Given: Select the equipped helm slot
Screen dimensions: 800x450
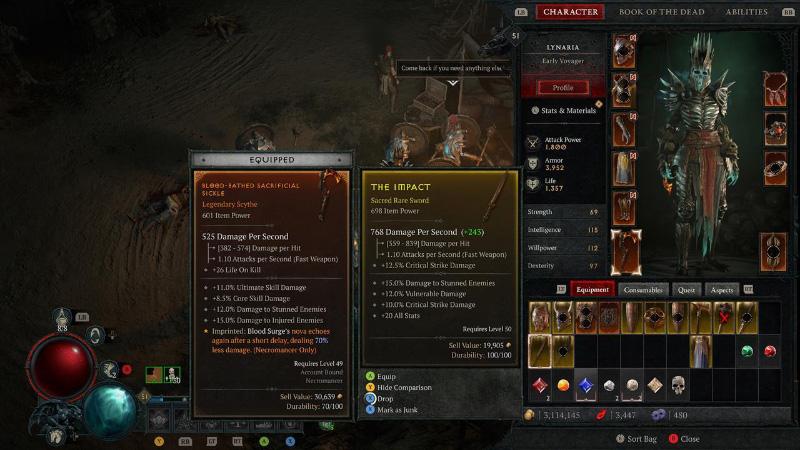Looking at the screenshot, I should pos(624,50).
